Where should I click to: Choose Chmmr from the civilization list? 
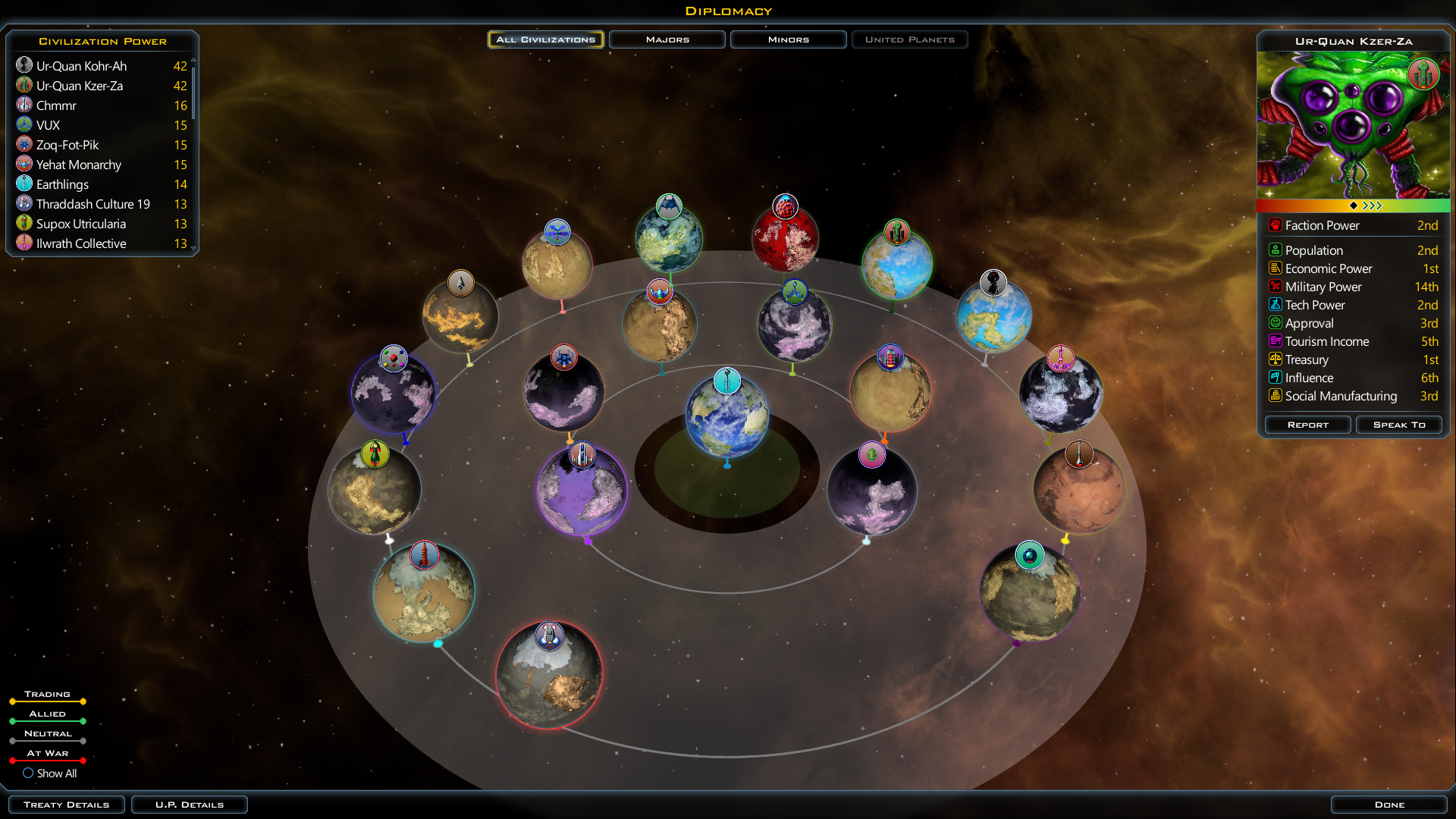coord(56,105)
